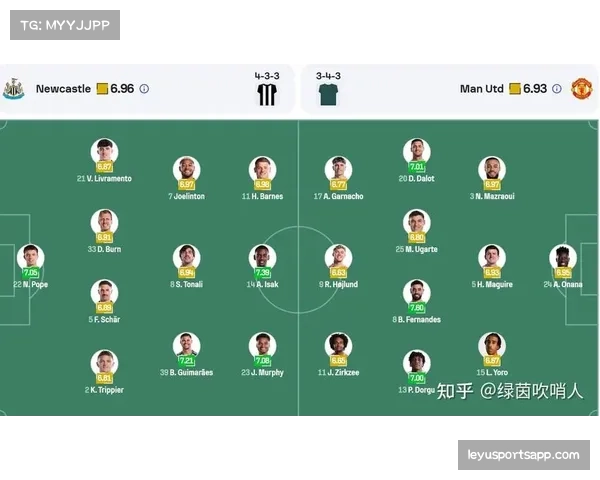Open B. Fernandes' player details
Image resolution: width=600 pixels, height=480 pixels.
tap(416, 293)
